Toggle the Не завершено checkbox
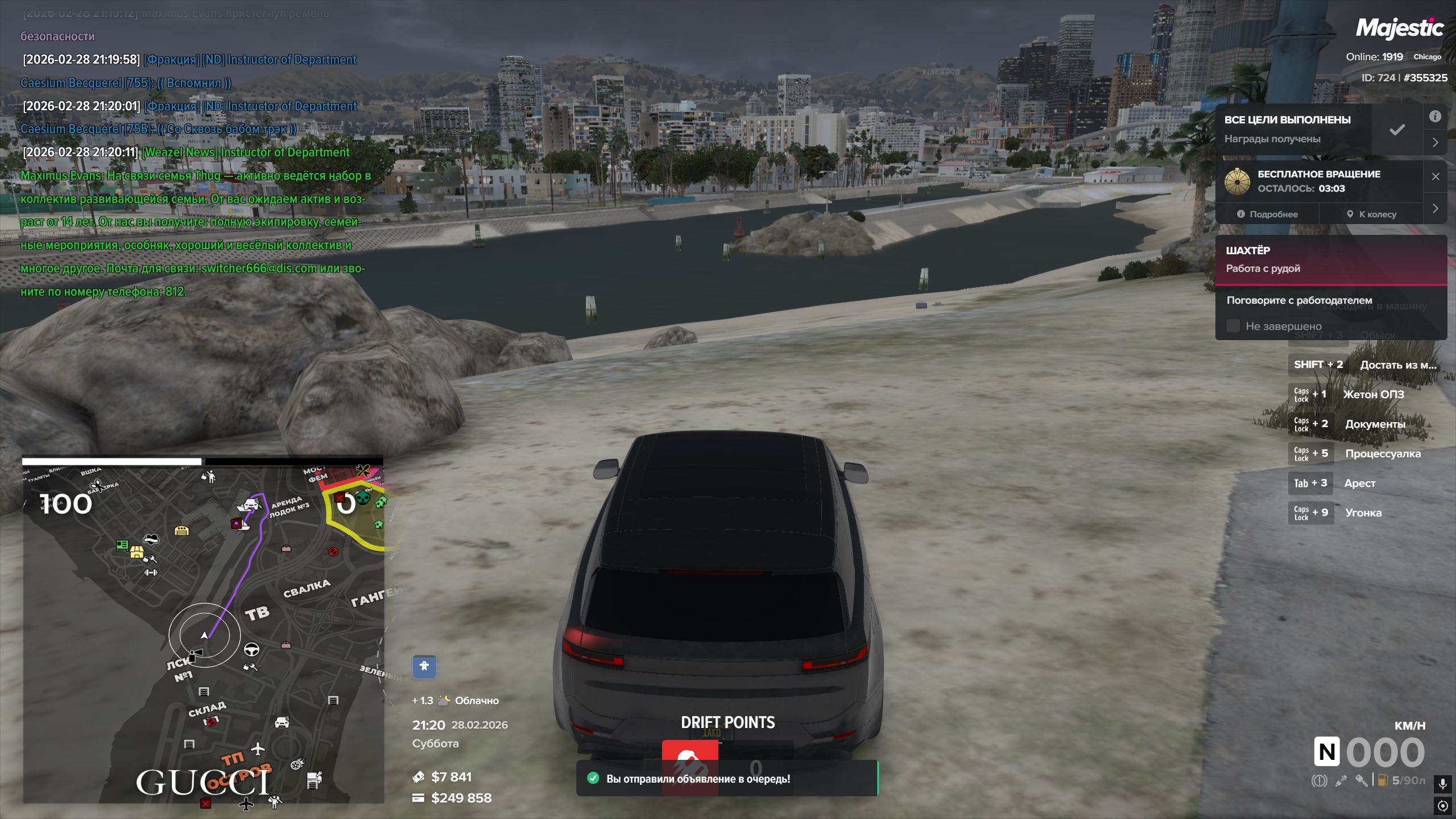 [x=1233, y=326]
